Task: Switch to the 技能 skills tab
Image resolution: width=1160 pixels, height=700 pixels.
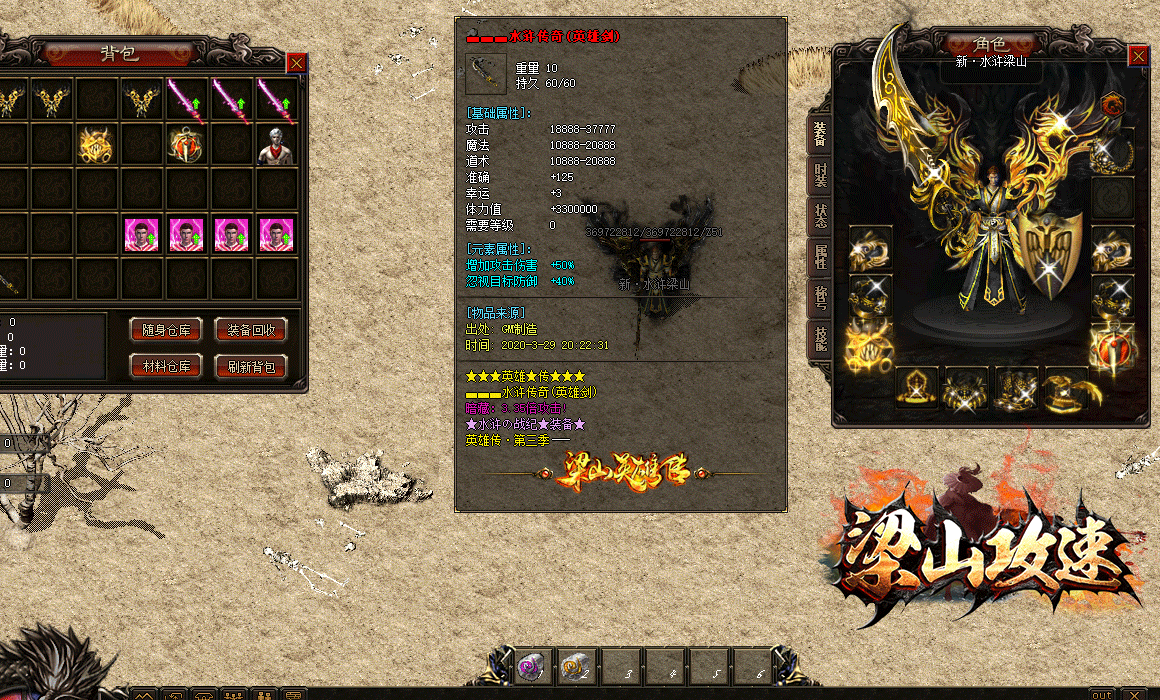Action: [x=820, y=339]
